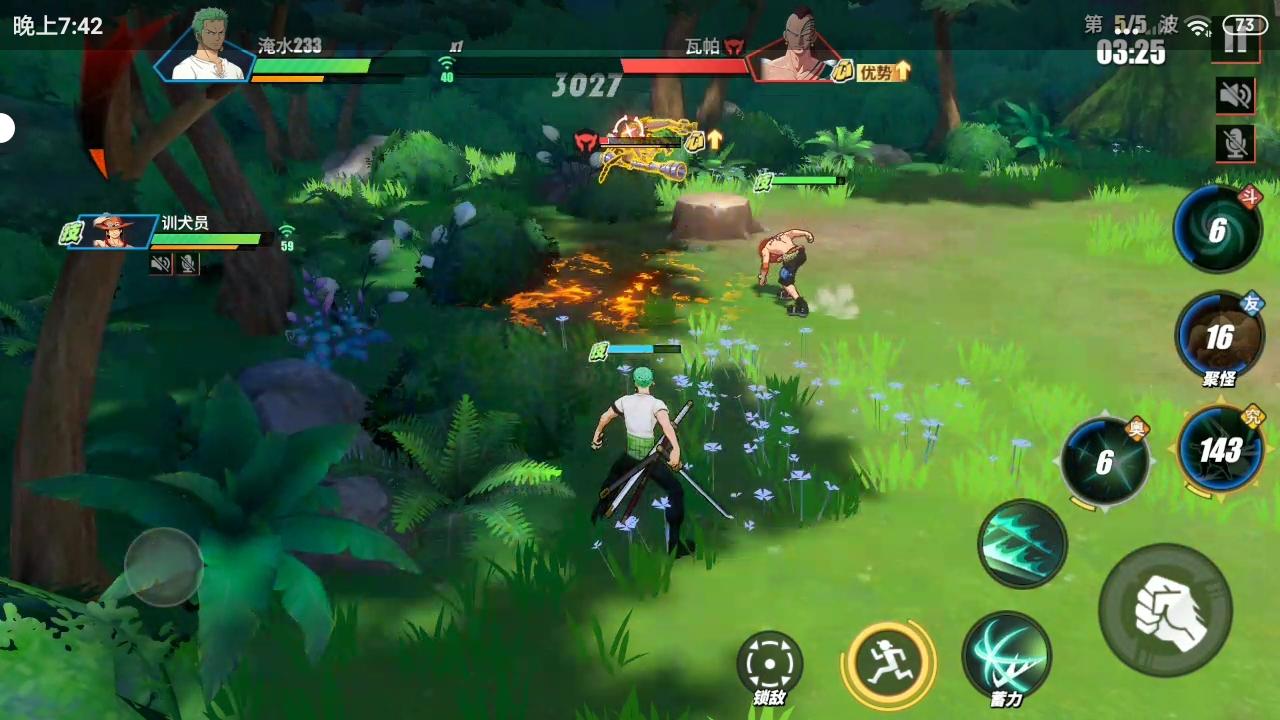Toggle 锁敌 enemy lock-on targeting

769,665
